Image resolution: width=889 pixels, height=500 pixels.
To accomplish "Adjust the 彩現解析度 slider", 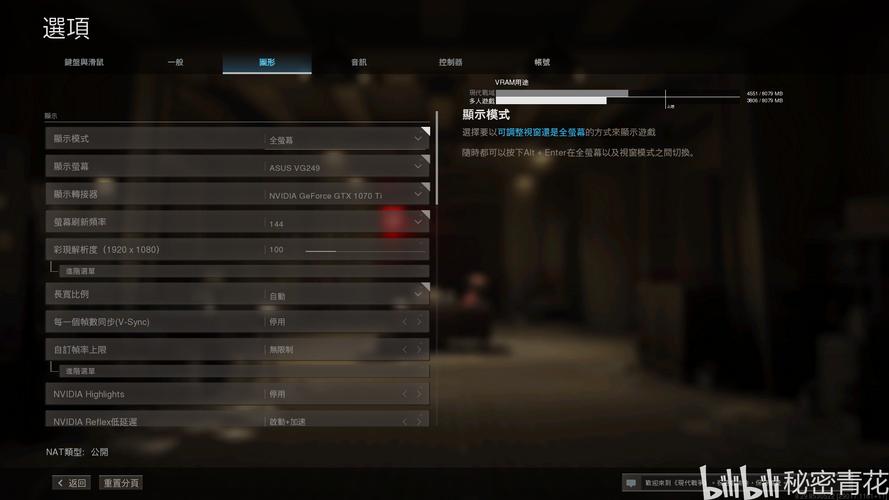I will [335, 250].
